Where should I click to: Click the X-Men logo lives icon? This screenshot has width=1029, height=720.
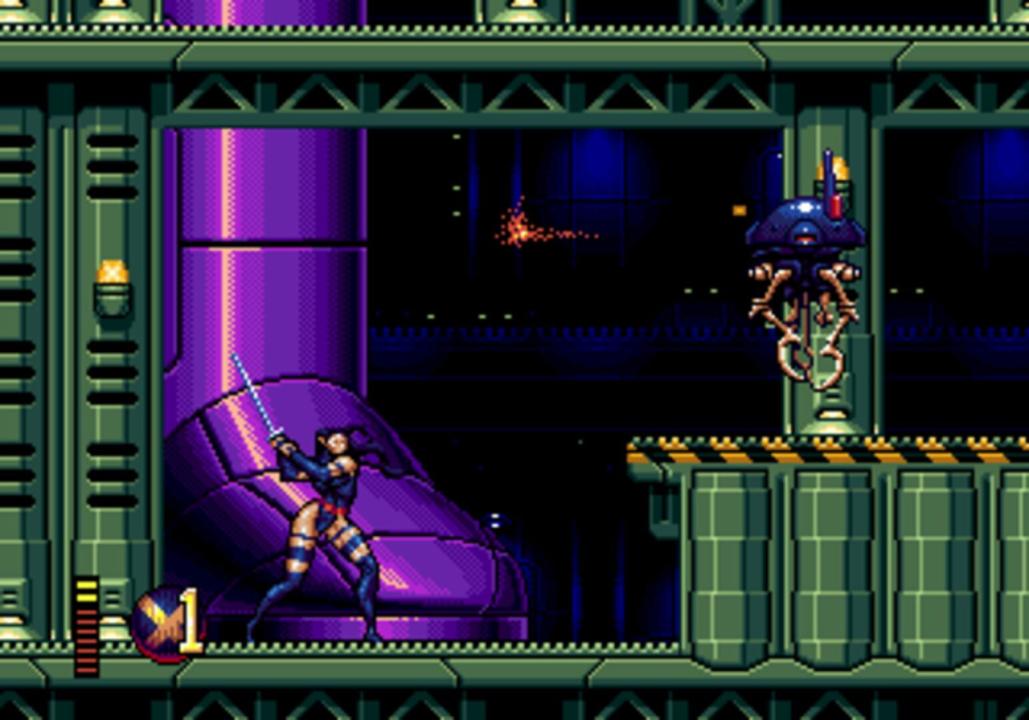tap(162, 624)
